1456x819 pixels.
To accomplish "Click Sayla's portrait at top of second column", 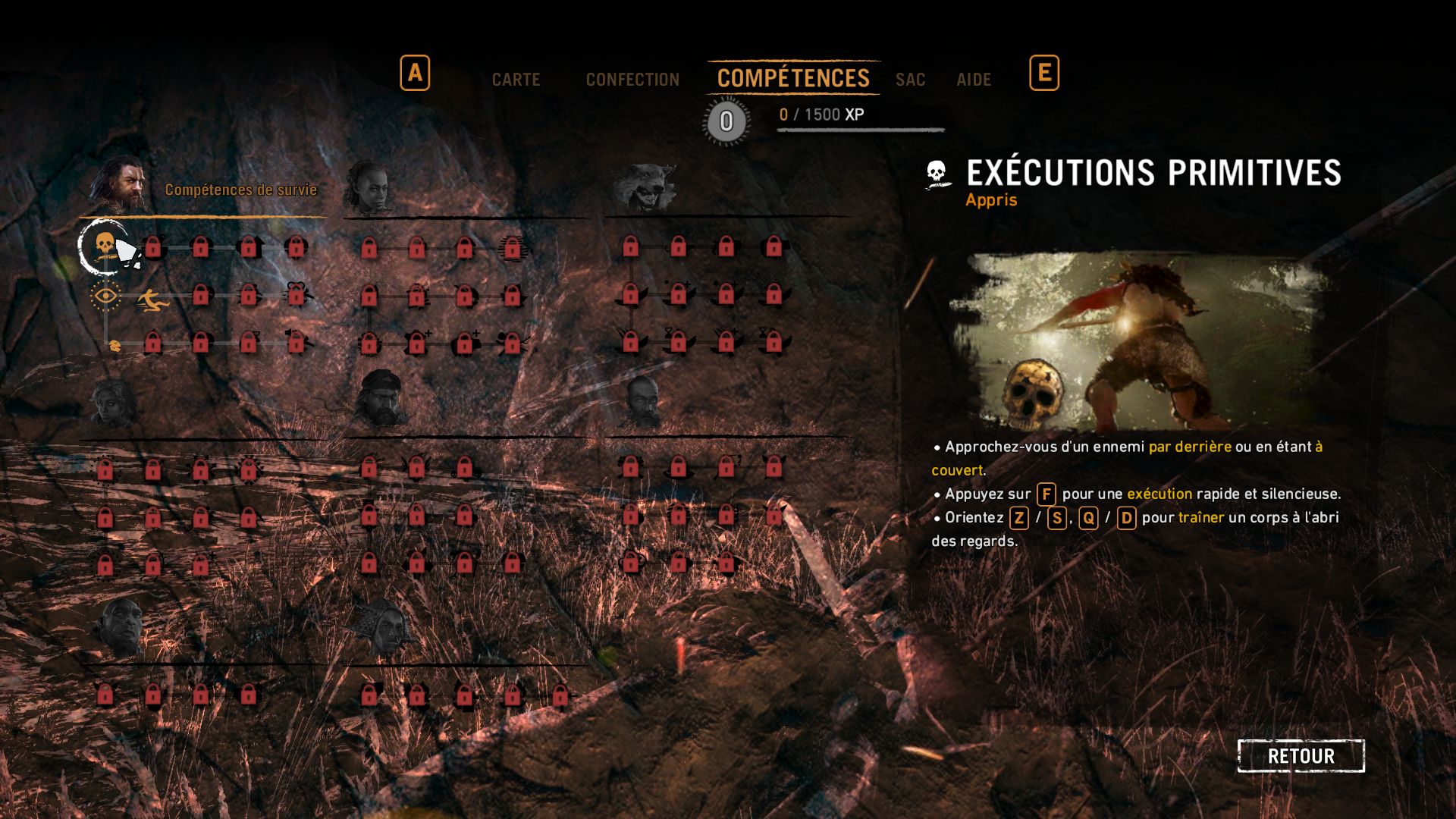I will pyautogui.click(x=371, y=186).
